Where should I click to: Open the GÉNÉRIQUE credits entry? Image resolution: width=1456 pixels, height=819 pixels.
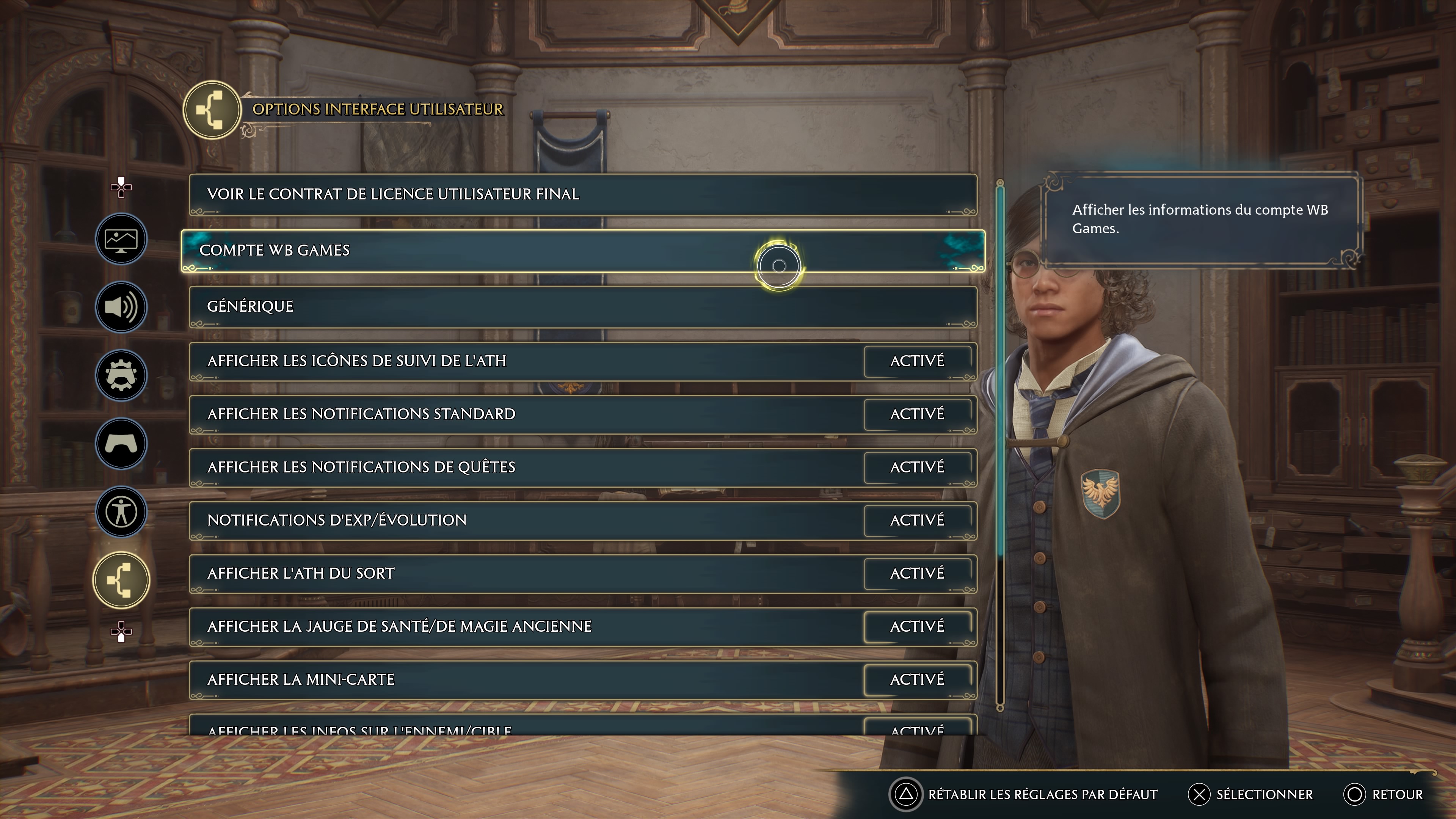582,306
